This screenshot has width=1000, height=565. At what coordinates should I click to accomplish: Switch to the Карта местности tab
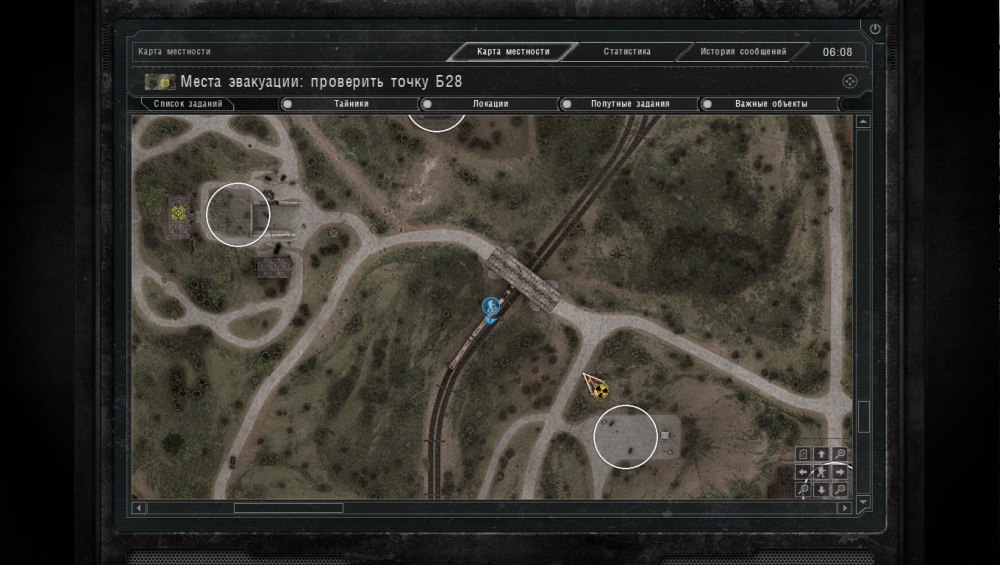point(513,52)
